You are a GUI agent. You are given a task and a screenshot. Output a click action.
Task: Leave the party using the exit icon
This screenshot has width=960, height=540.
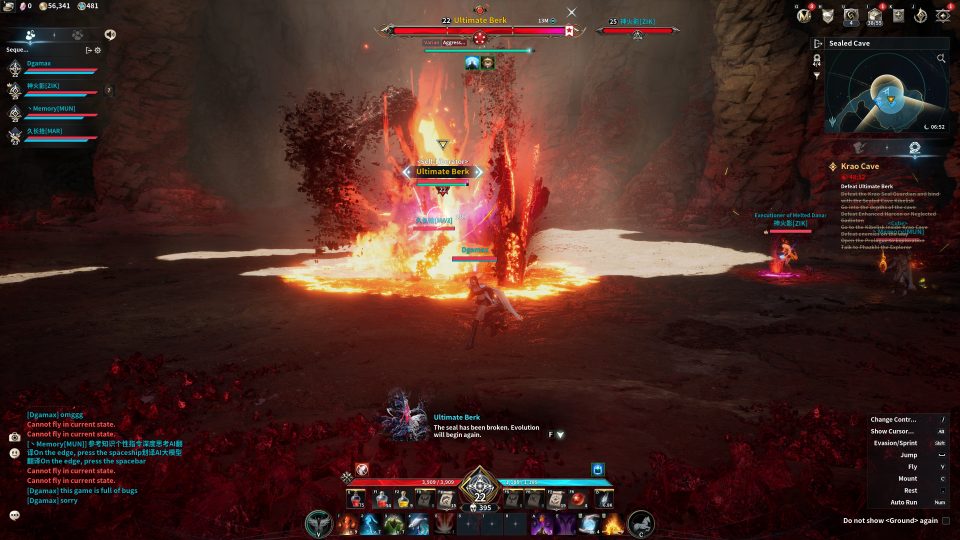pos(88,50)
